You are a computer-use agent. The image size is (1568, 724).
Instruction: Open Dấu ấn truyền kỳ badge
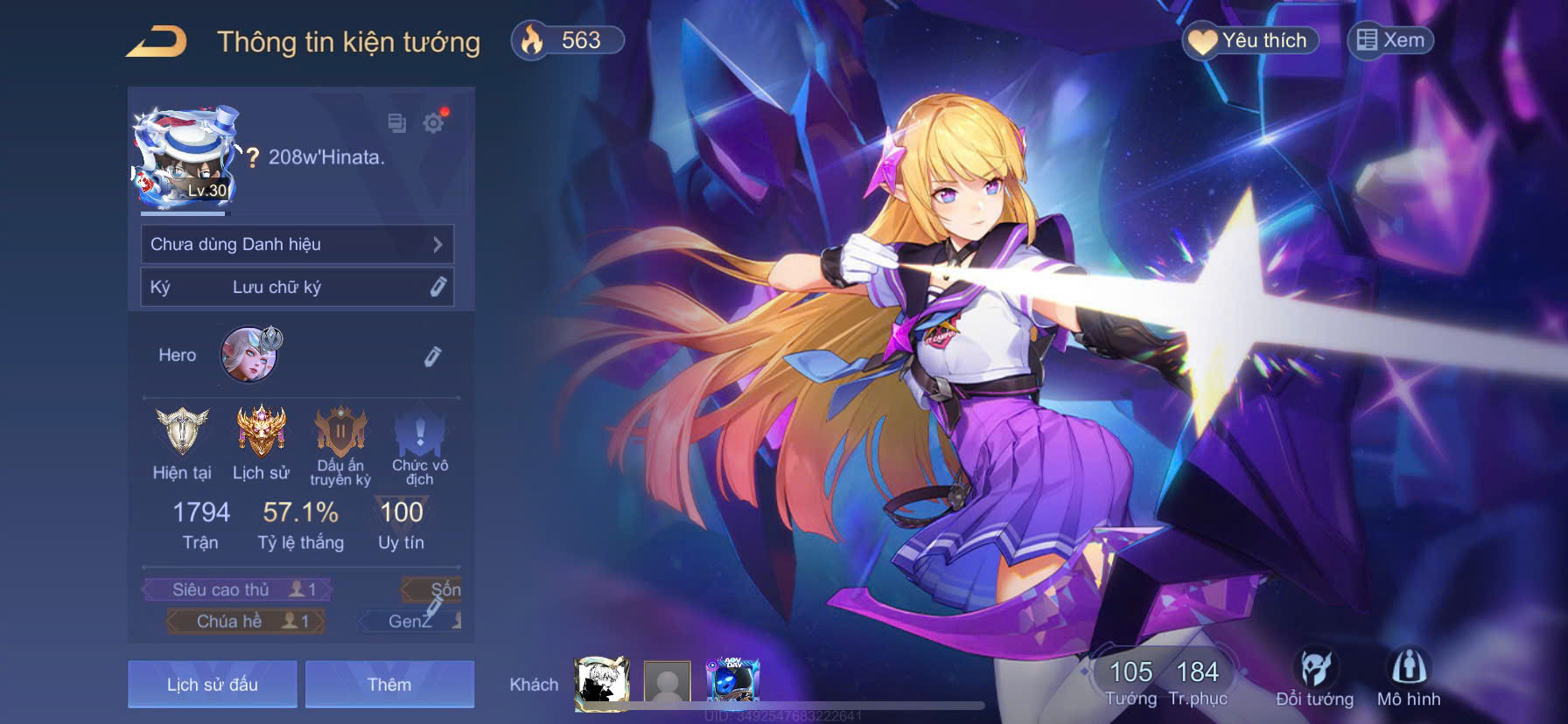[340, 433]
